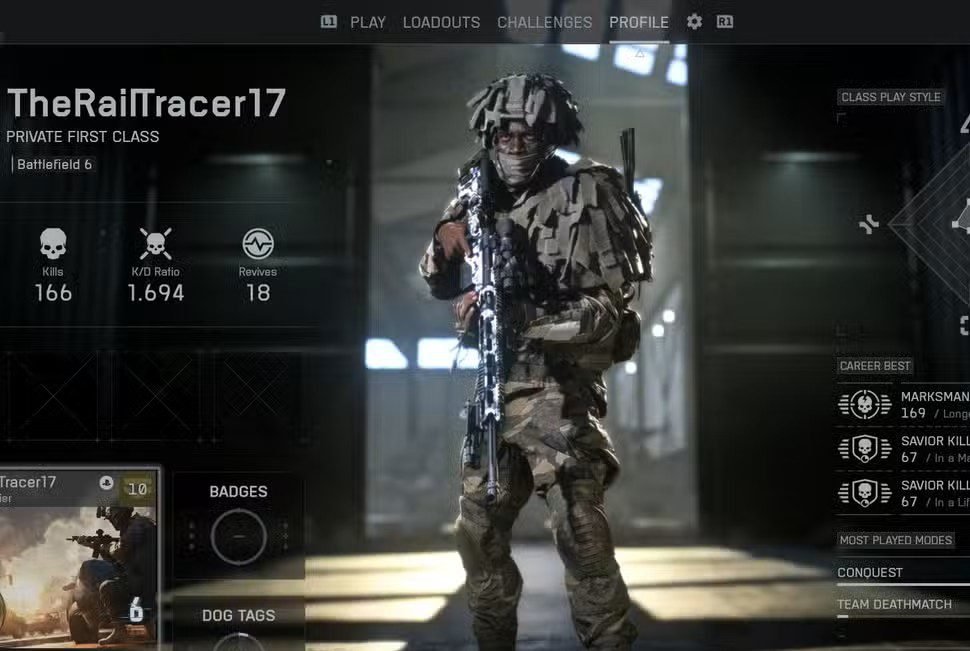The width and height of the screenshot is (970, 651).
Task: Open the Badges panel
Action: click(x=238, y=527)
